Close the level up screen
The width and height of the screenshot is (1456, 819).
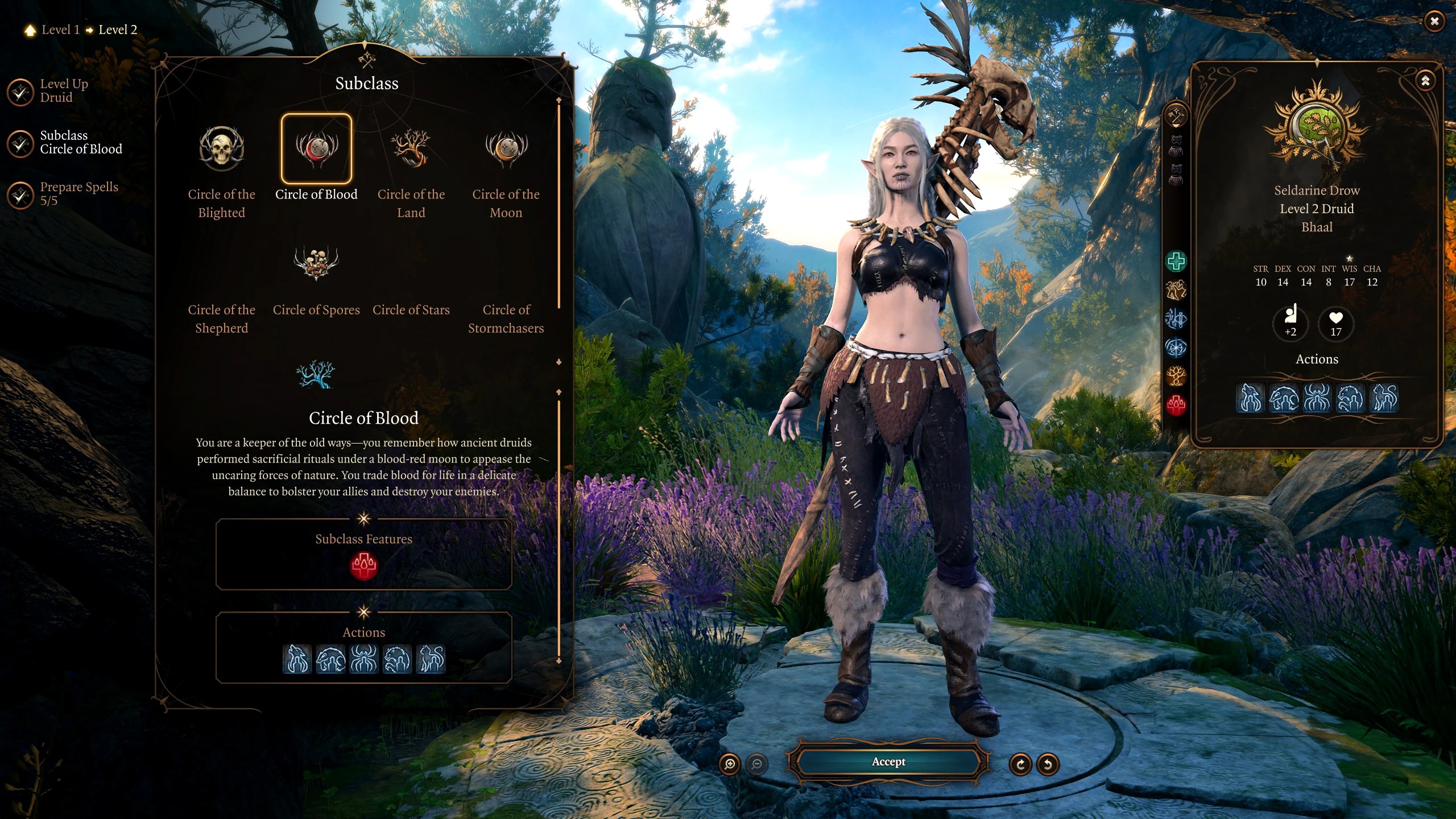[x=1434, y=22]
